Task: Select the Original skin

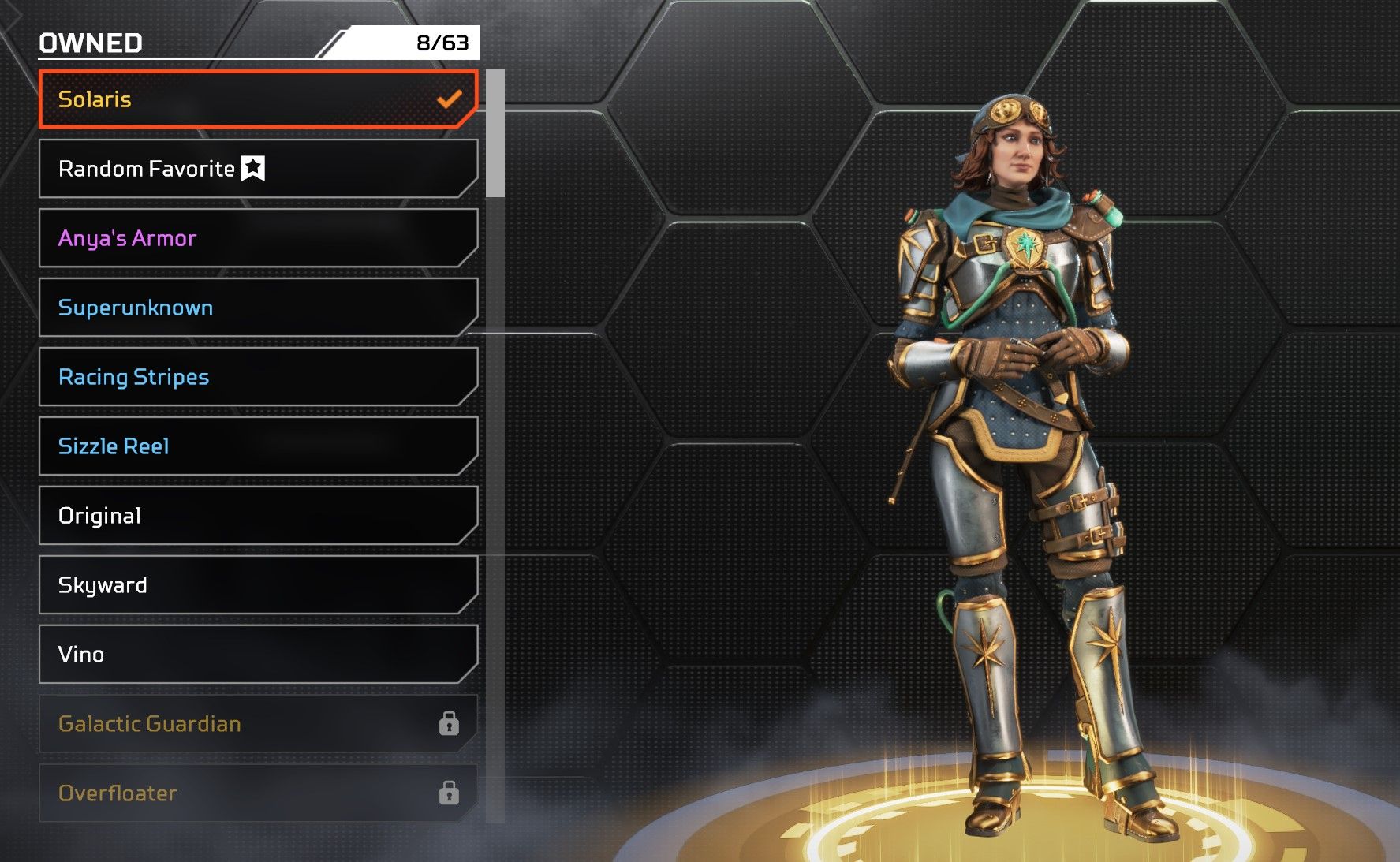Action: click(258, 516)
